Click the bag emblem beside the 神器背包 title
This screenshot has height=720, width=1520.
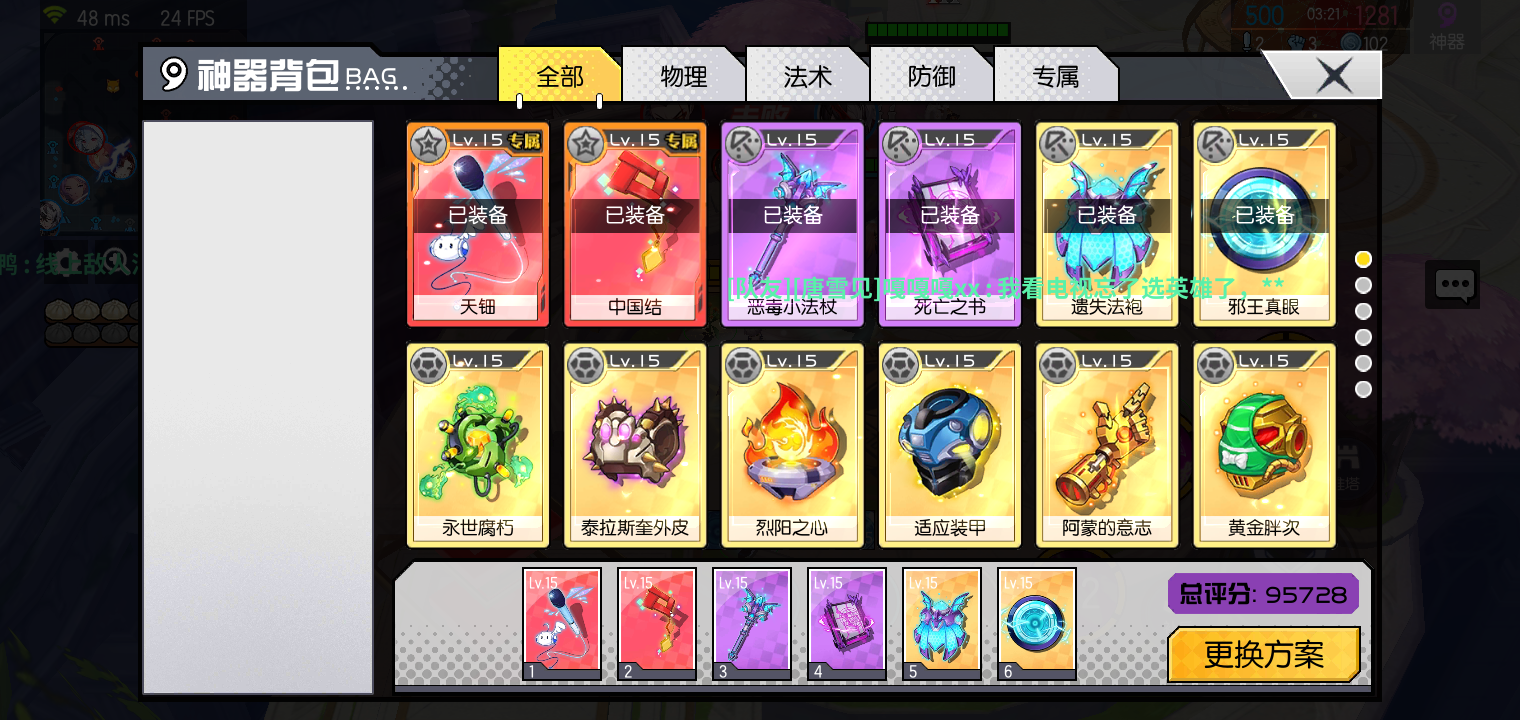(172, 74)
